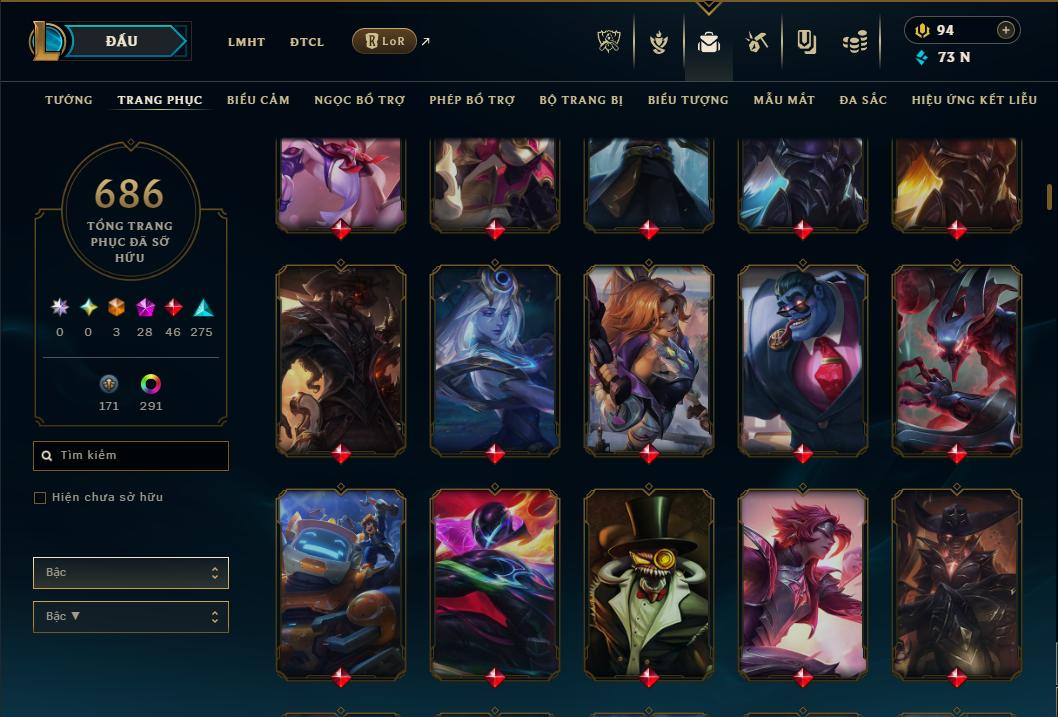The image size is (1058, 717).
Task: Click the ĐẤU play button
Action: (122, 41)
